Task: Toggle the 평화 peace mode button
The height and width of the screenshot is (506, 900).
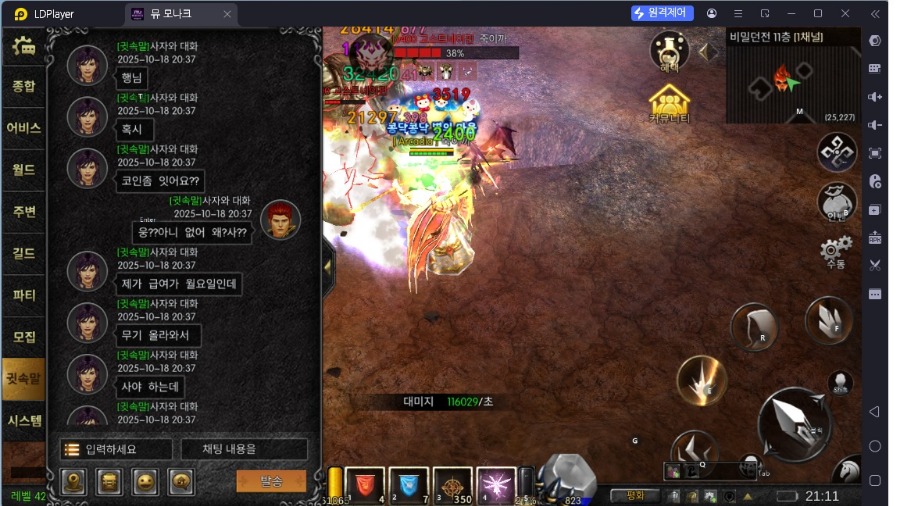Action: pos(635,495)
